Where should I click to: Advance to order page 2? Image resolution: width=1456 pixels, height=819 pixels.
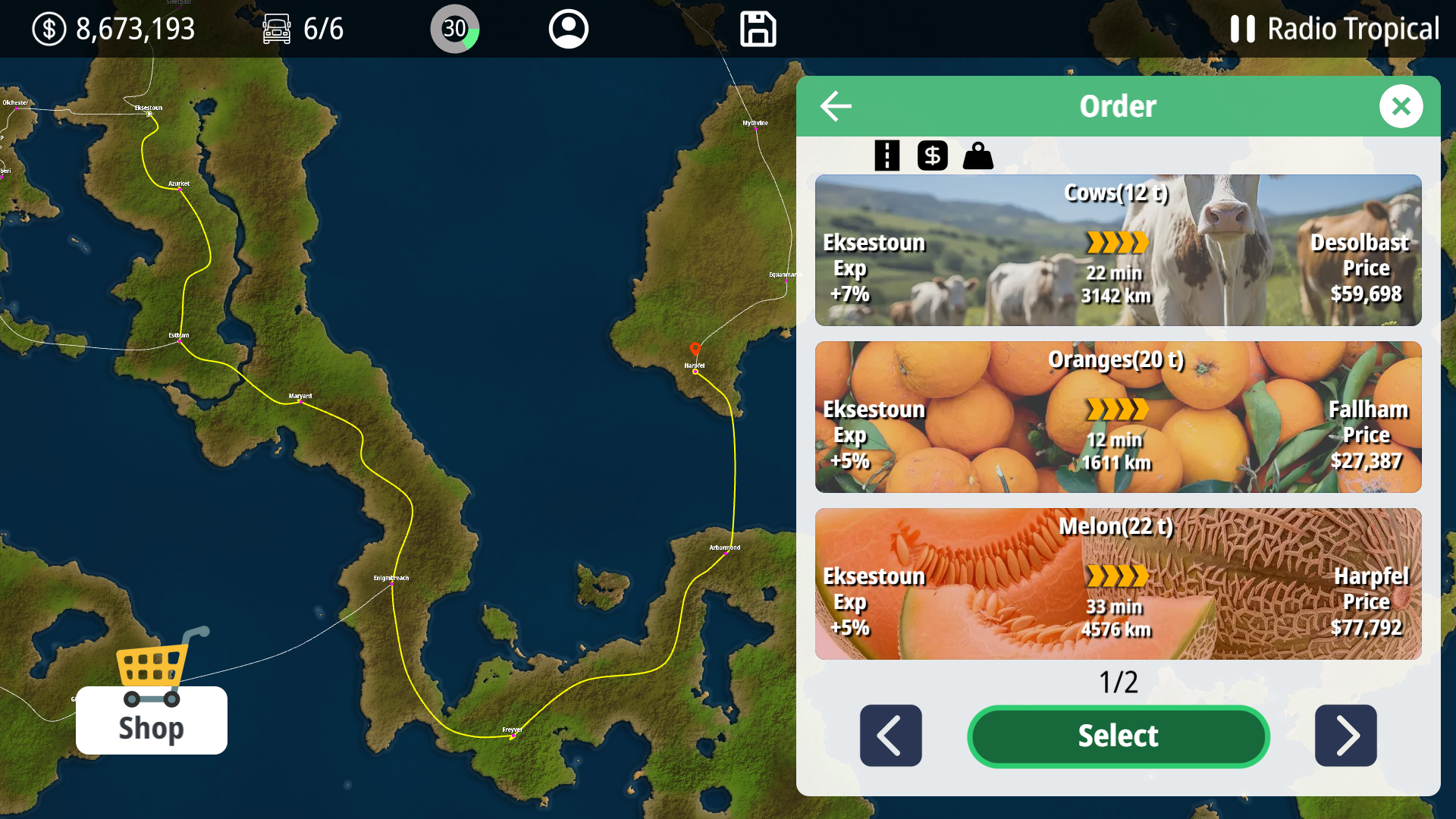tap(1347, 736)
